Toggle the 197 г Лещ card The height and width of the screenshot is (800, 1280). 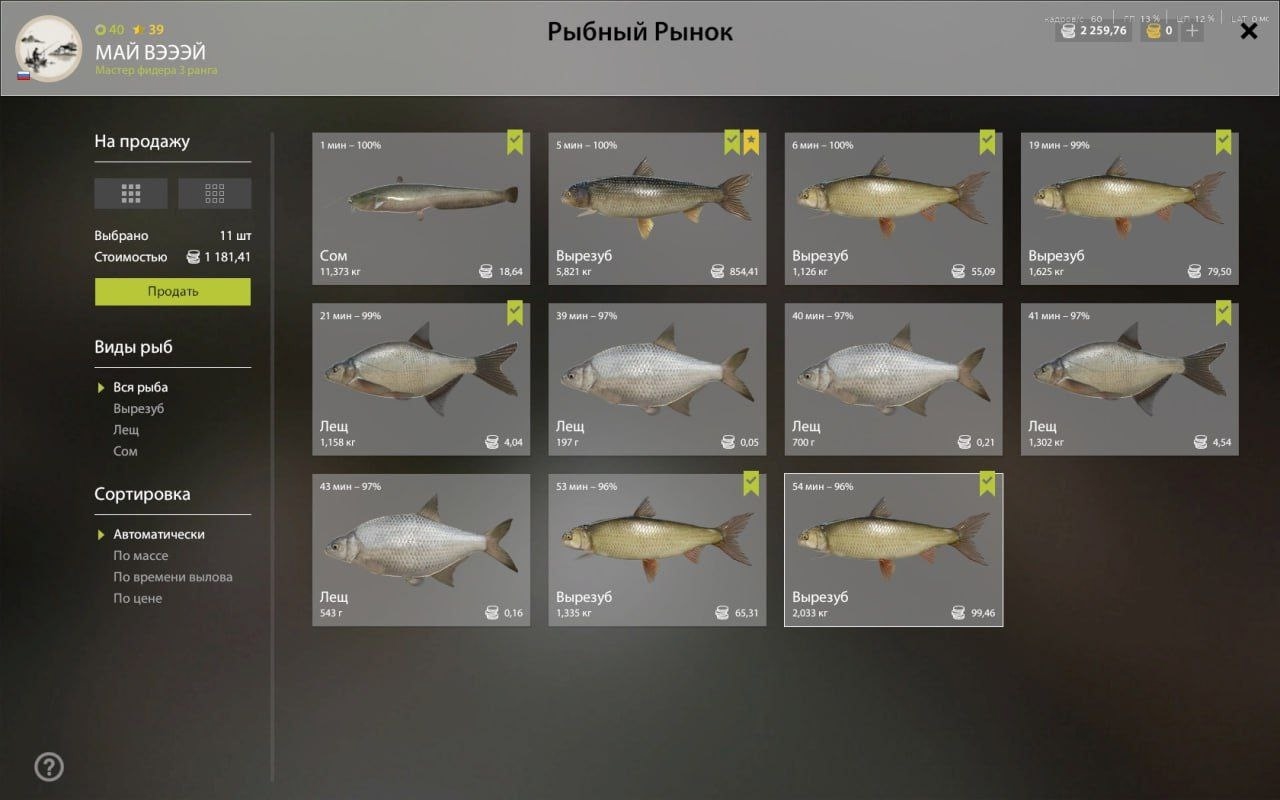657,379
